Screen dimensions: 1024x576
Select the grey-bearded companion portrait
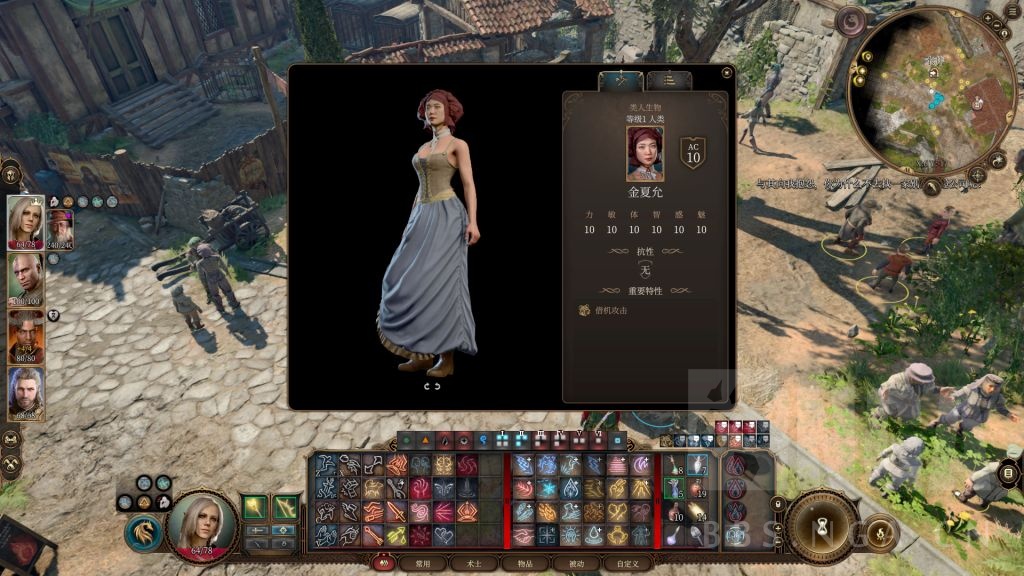click(26, 394)
